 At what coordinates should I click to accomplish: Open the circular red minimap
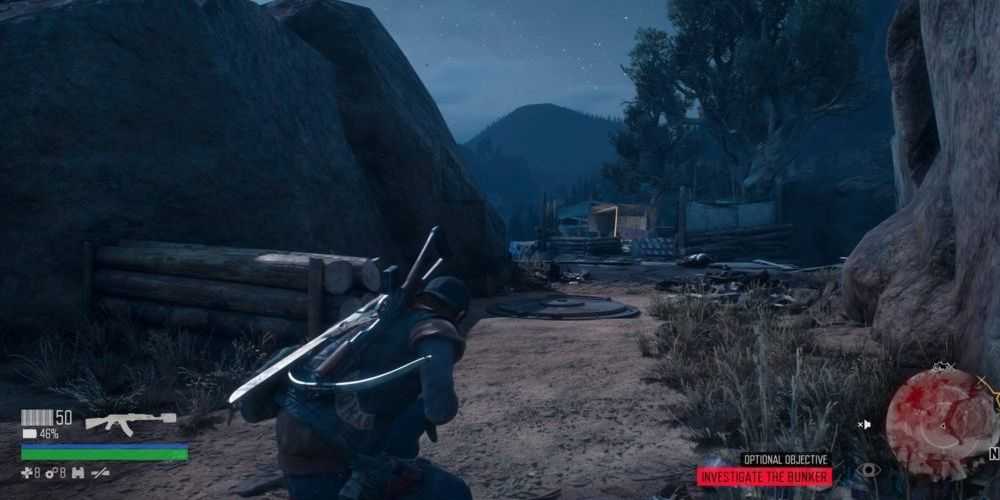tap(941, 424)
